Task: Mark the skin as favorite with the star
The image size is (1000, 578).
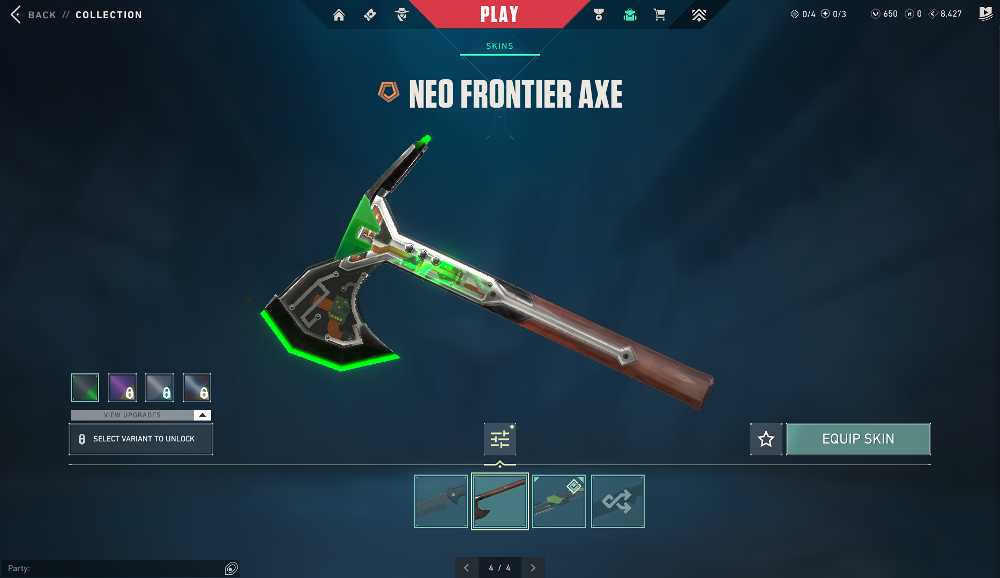Action: tap(766, 439)
